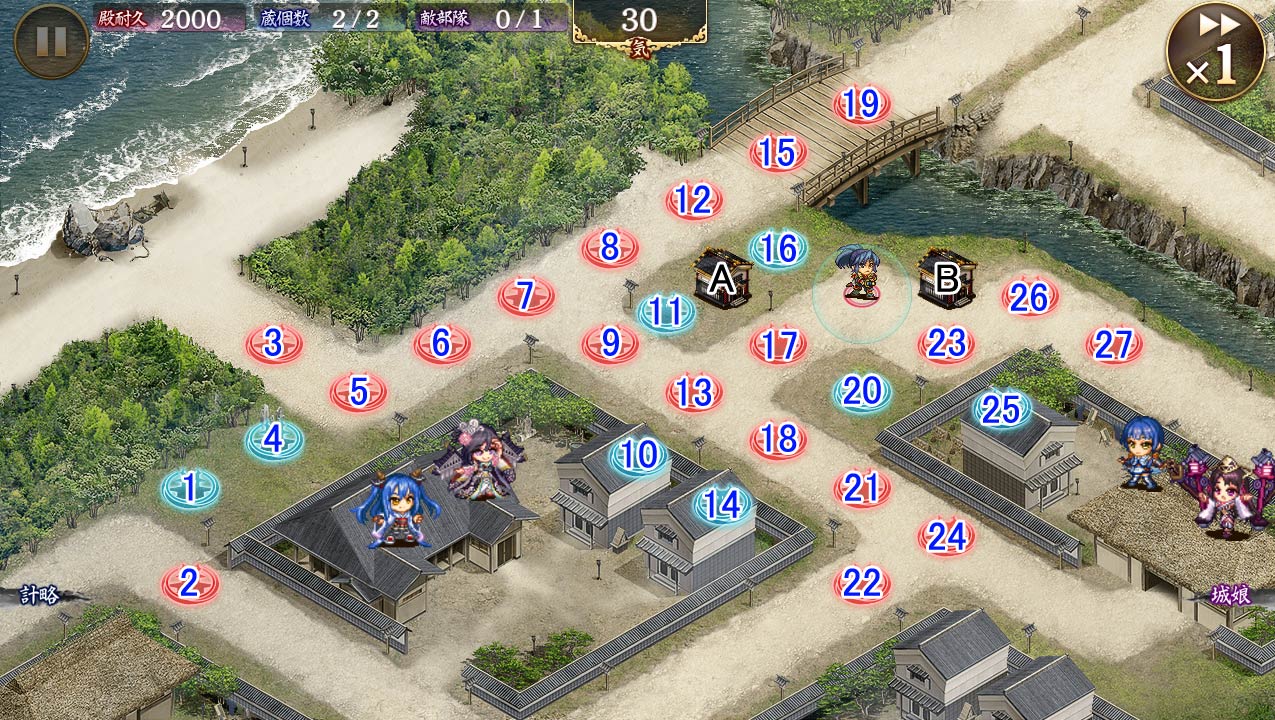Select storehouse B
Image resolution: width=1275 pixels, height=720 pixels.
pyautogui.click(x=946, y=280)
